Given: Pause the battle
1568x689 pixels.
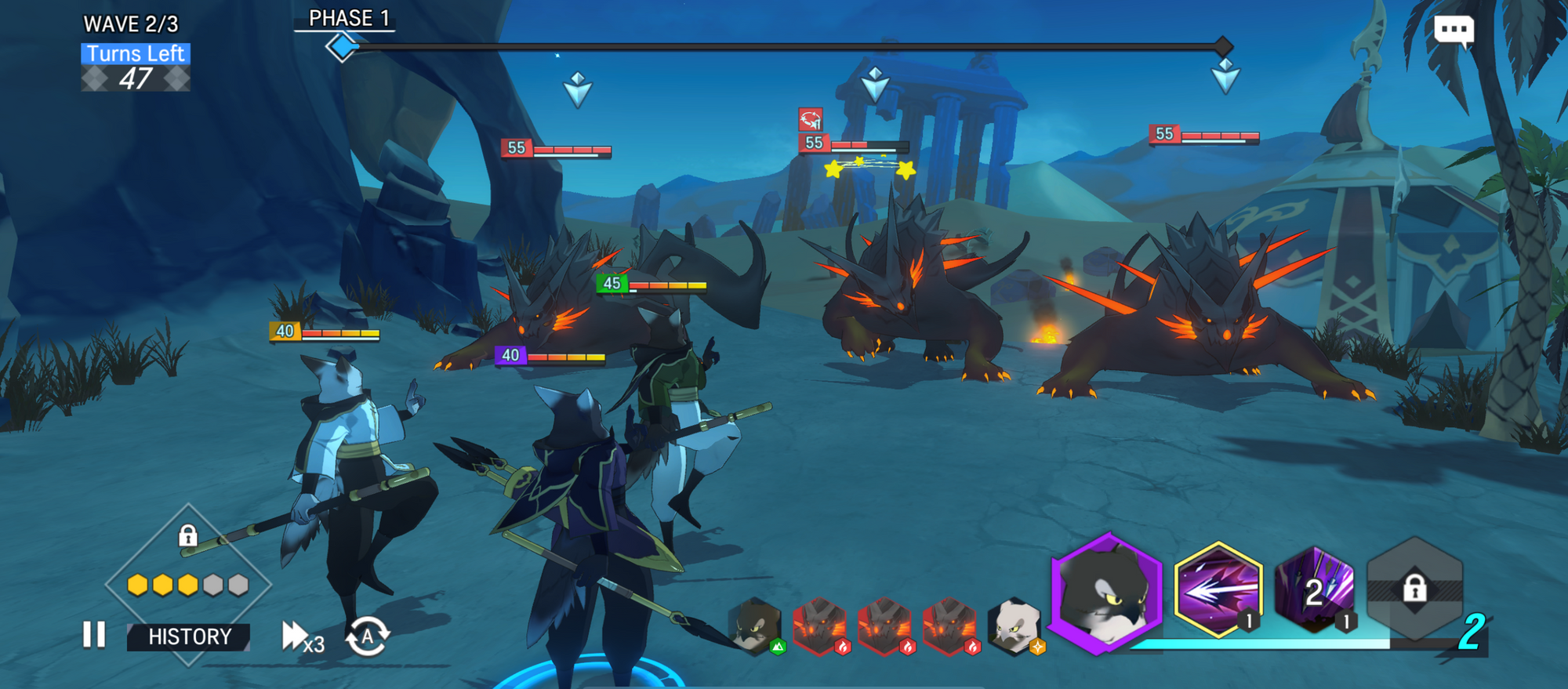Looking at the screenshot, I should 94,635.
